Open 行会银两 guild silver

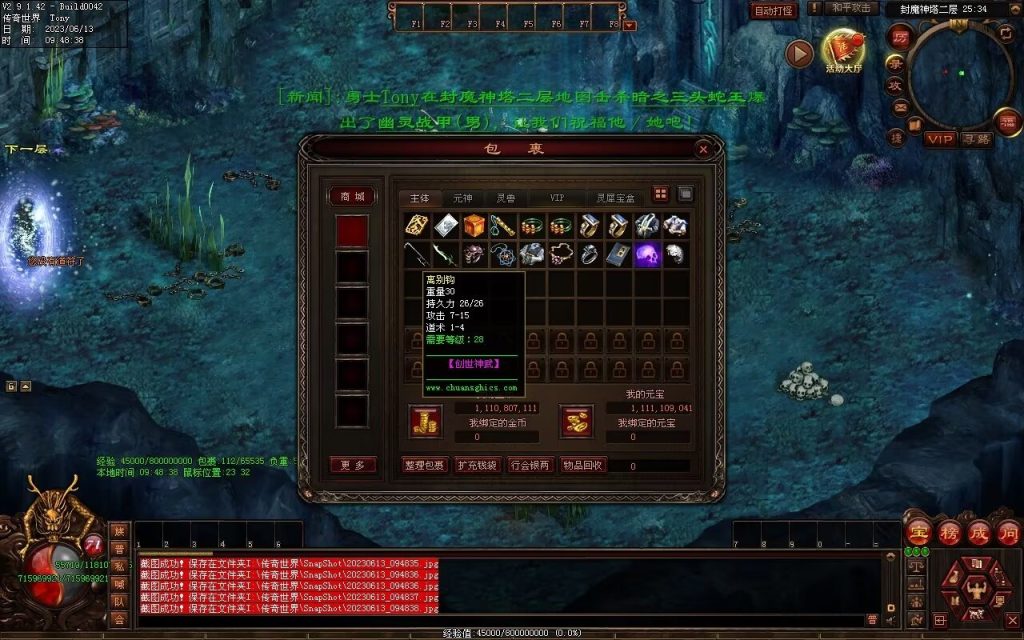click(x=528, y=465)
